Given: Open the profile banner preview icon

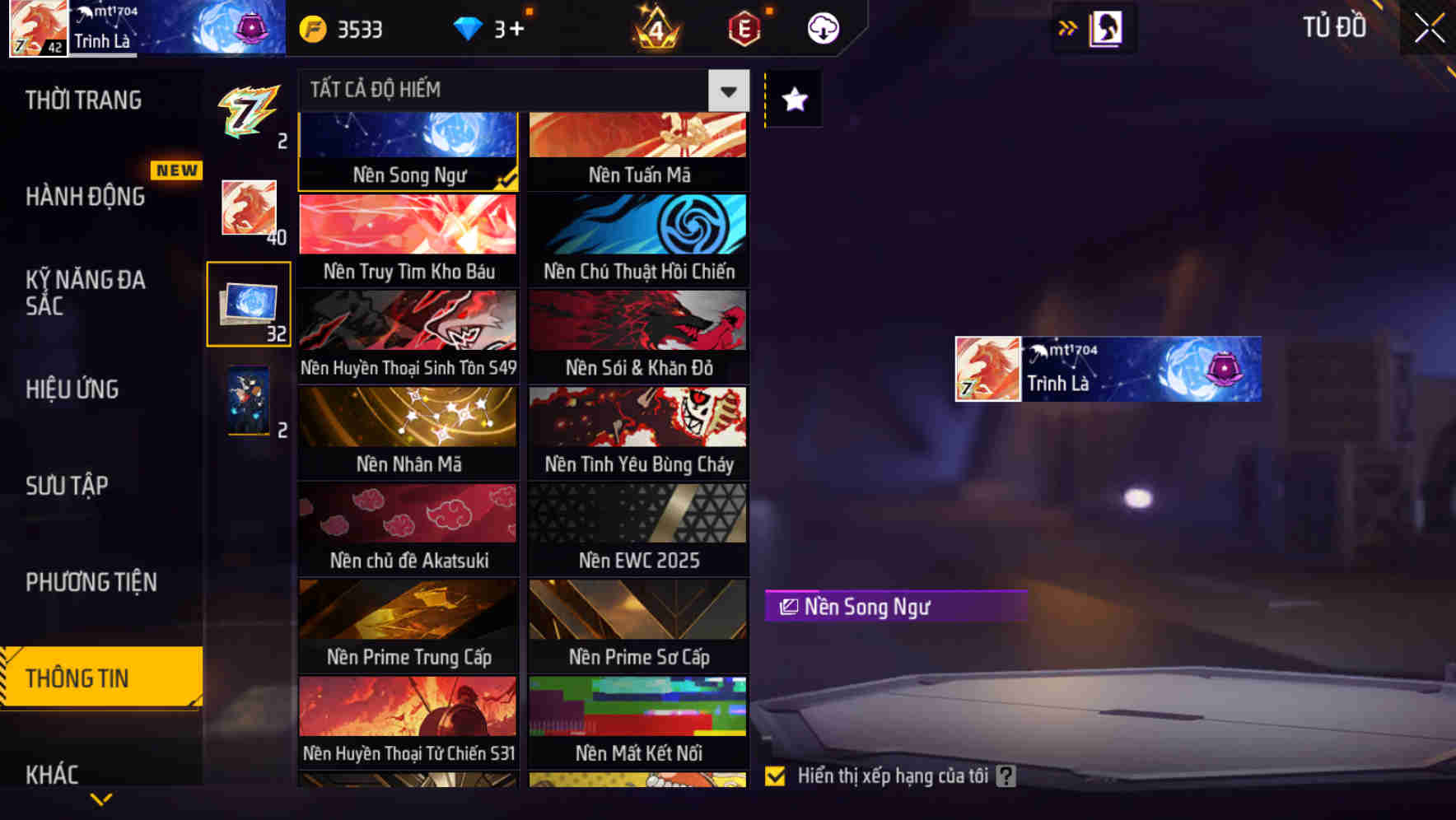Looking at the screenshot, I should [1104, 27].
